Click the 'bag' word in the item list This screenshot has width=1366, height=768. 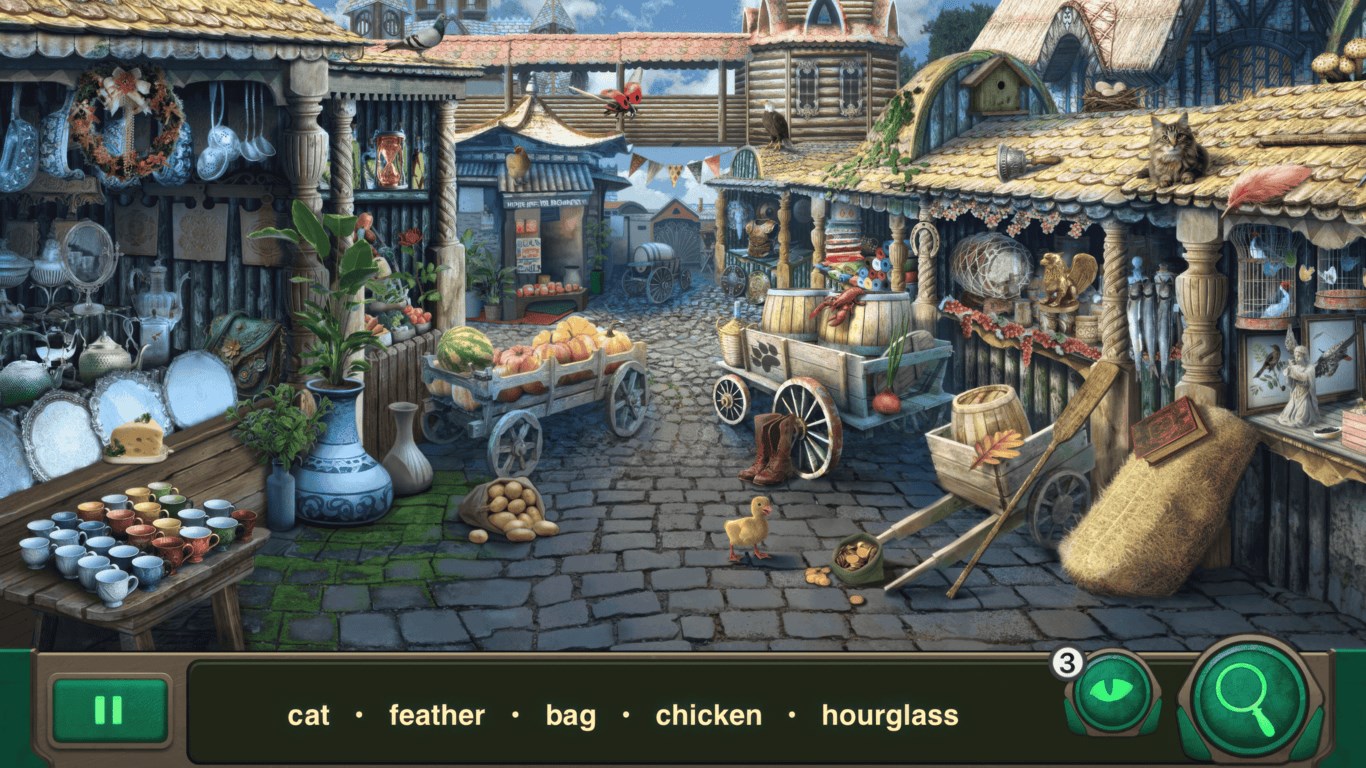[571, 716]
